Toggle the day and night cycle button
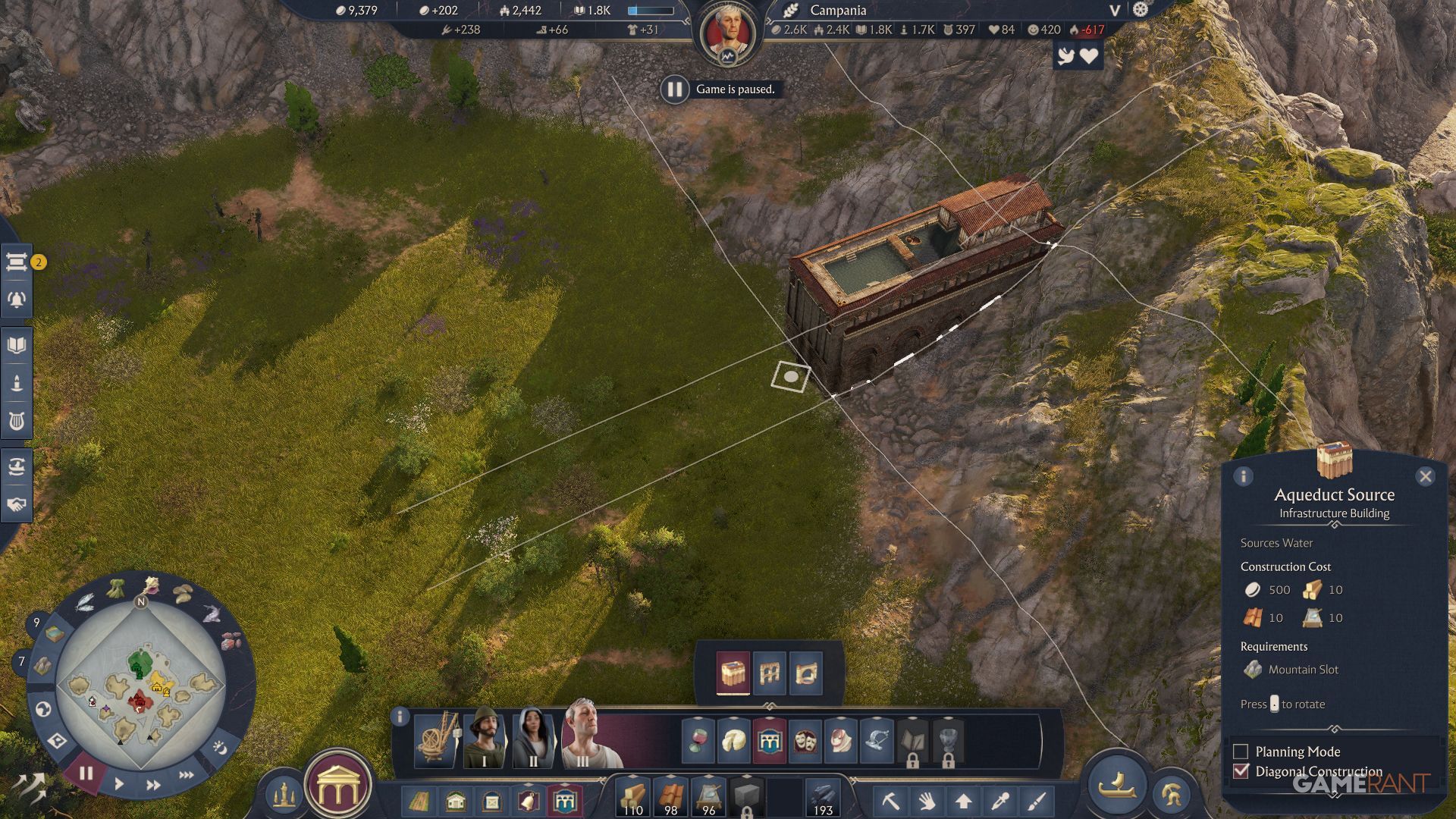The image size is (1456, 819). pos(220,748)
